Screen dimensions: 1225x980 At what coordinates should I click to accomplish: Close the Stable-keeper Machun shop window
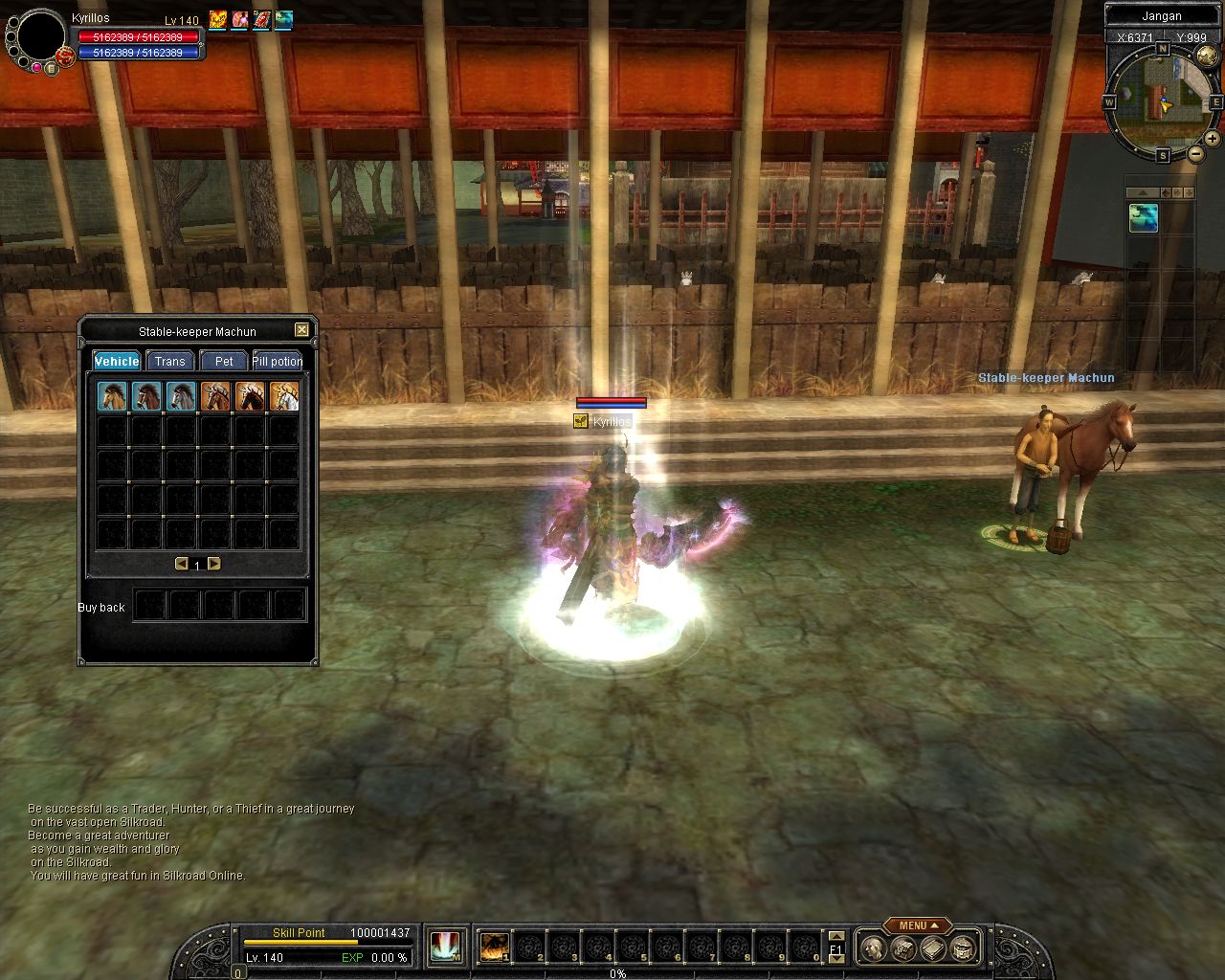coord(301,330)
